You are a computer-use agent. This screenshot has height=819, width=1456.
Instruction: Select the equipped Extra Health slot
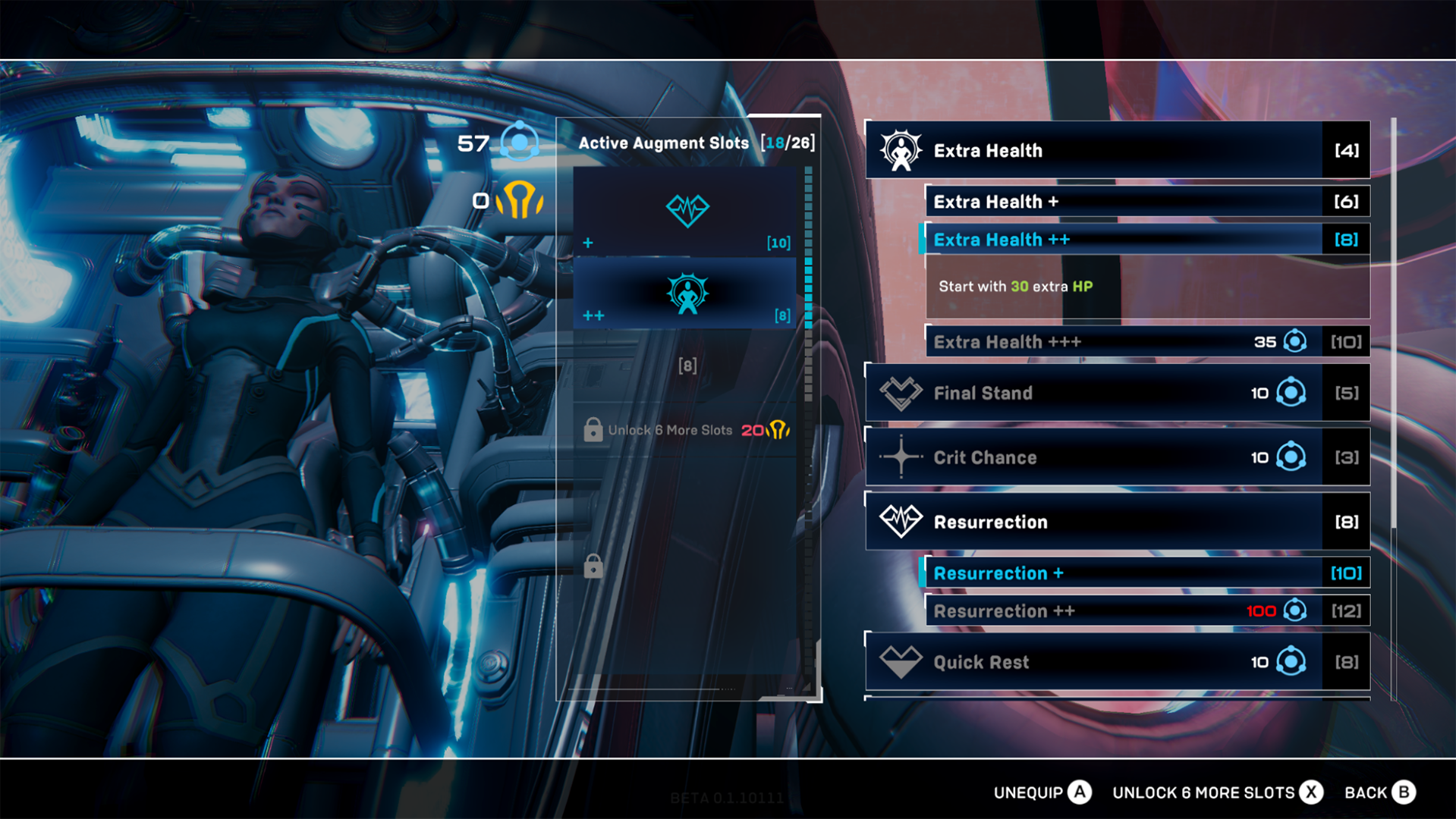click(x=687, y=294)
